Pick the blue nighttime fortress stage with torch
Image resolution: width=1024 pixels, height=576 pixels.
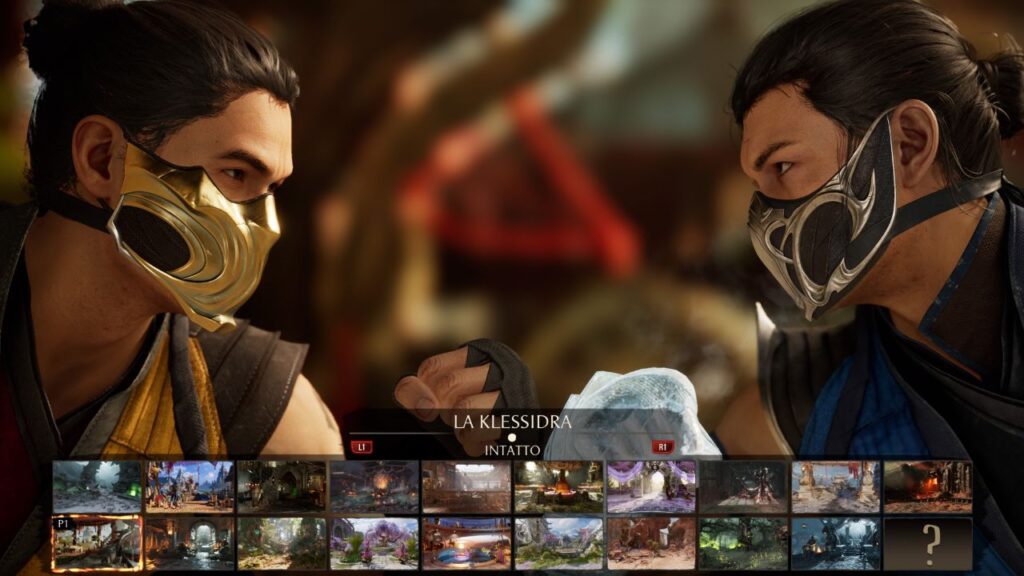(x=836, y=543)
